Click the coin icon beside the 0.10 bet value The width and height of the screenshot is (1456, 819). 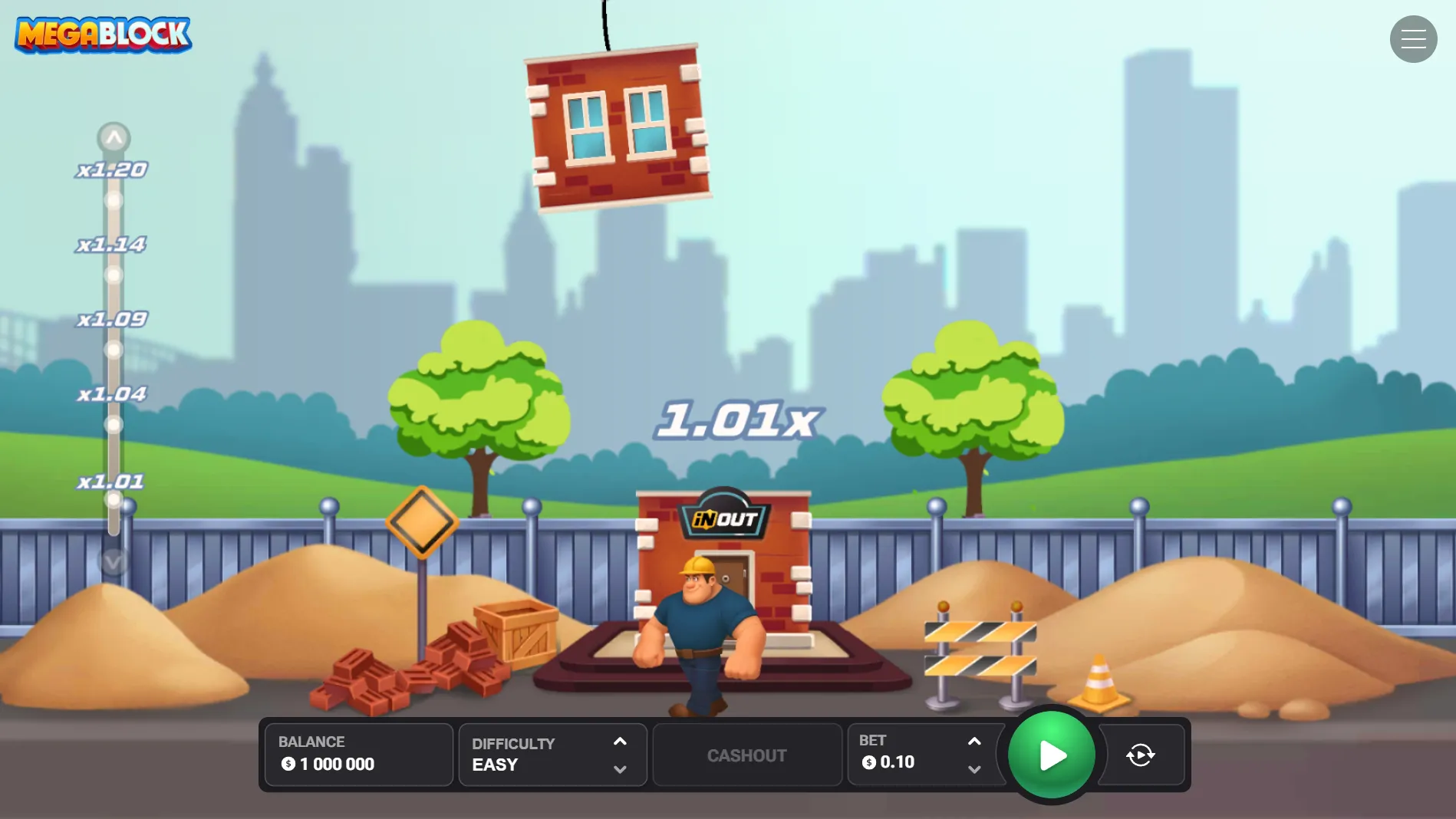click(x=869, y=762)
